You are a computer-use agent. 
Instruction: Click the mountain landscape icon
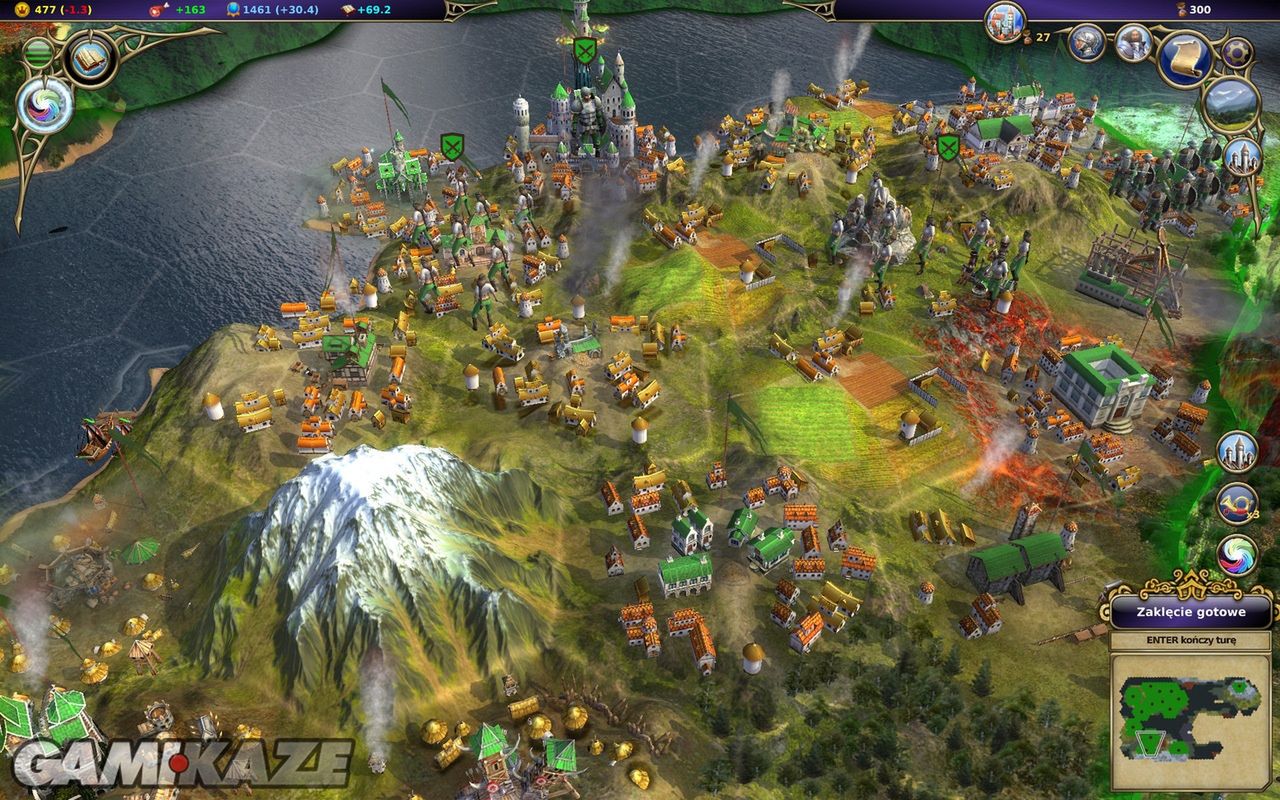pos(1229,105)
